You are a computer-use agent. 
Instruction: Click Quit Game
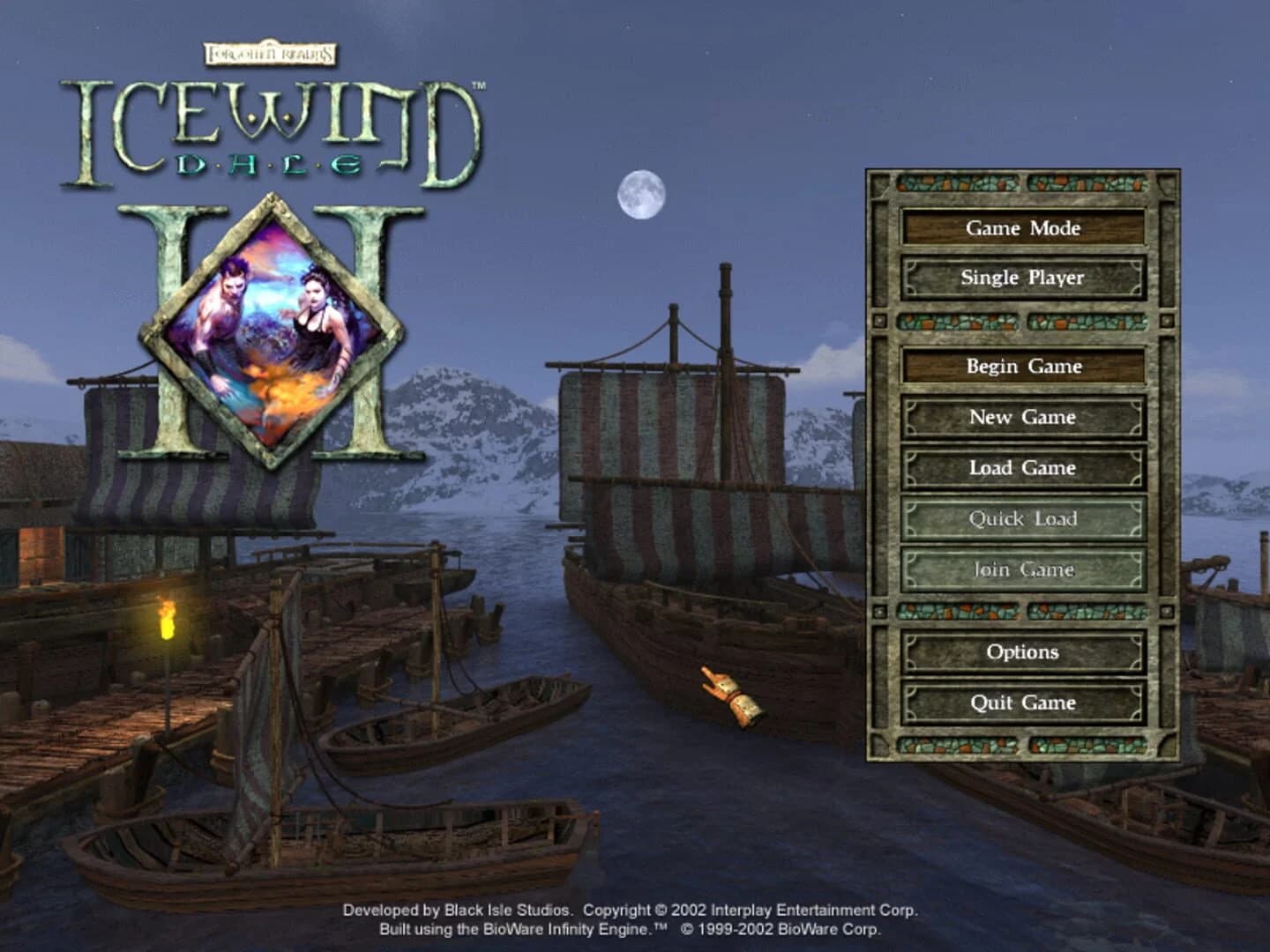[x=1023, y=703]
